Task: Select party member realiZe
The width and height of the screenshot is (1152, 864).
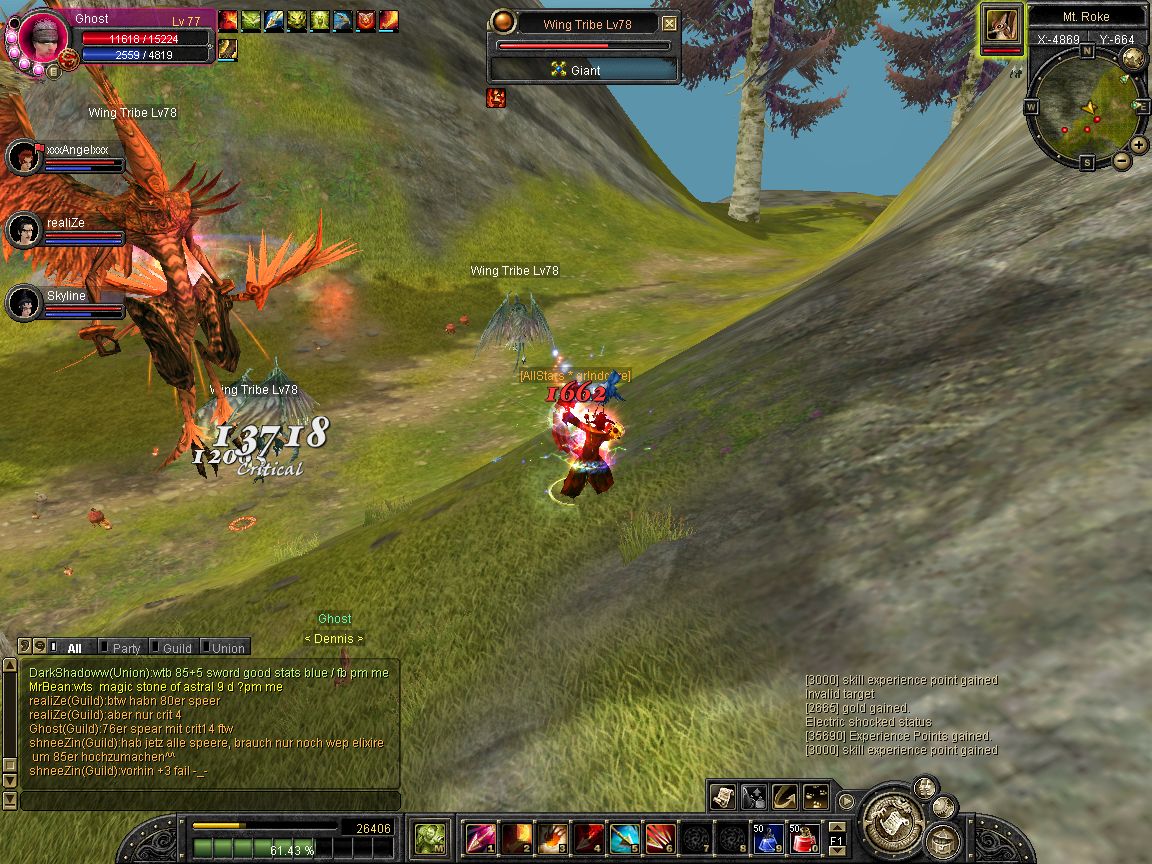Action: (x=24, y=231)
